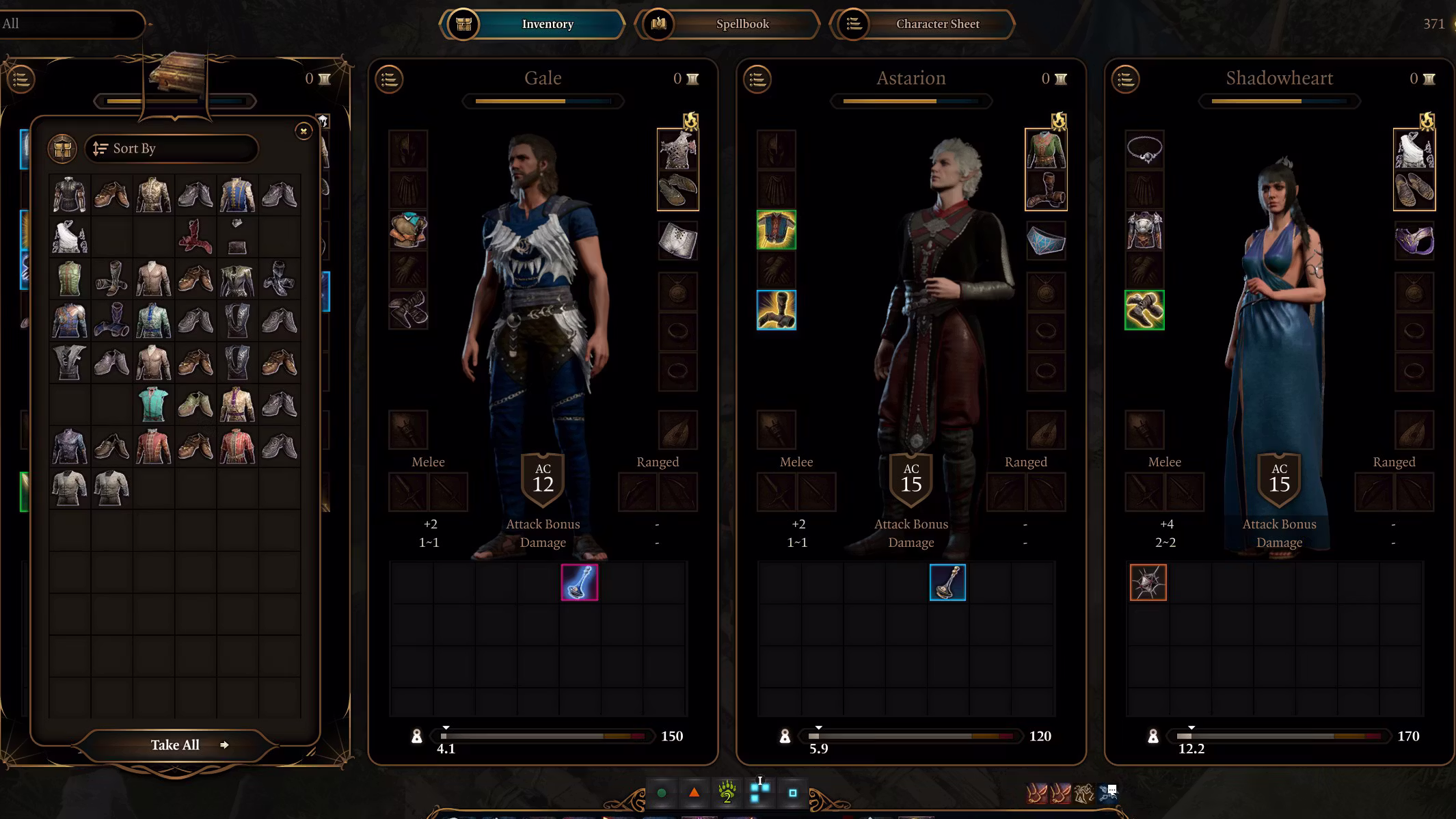Open the Sort By dropdown
1456x819 pixels.
pos(172,148)
